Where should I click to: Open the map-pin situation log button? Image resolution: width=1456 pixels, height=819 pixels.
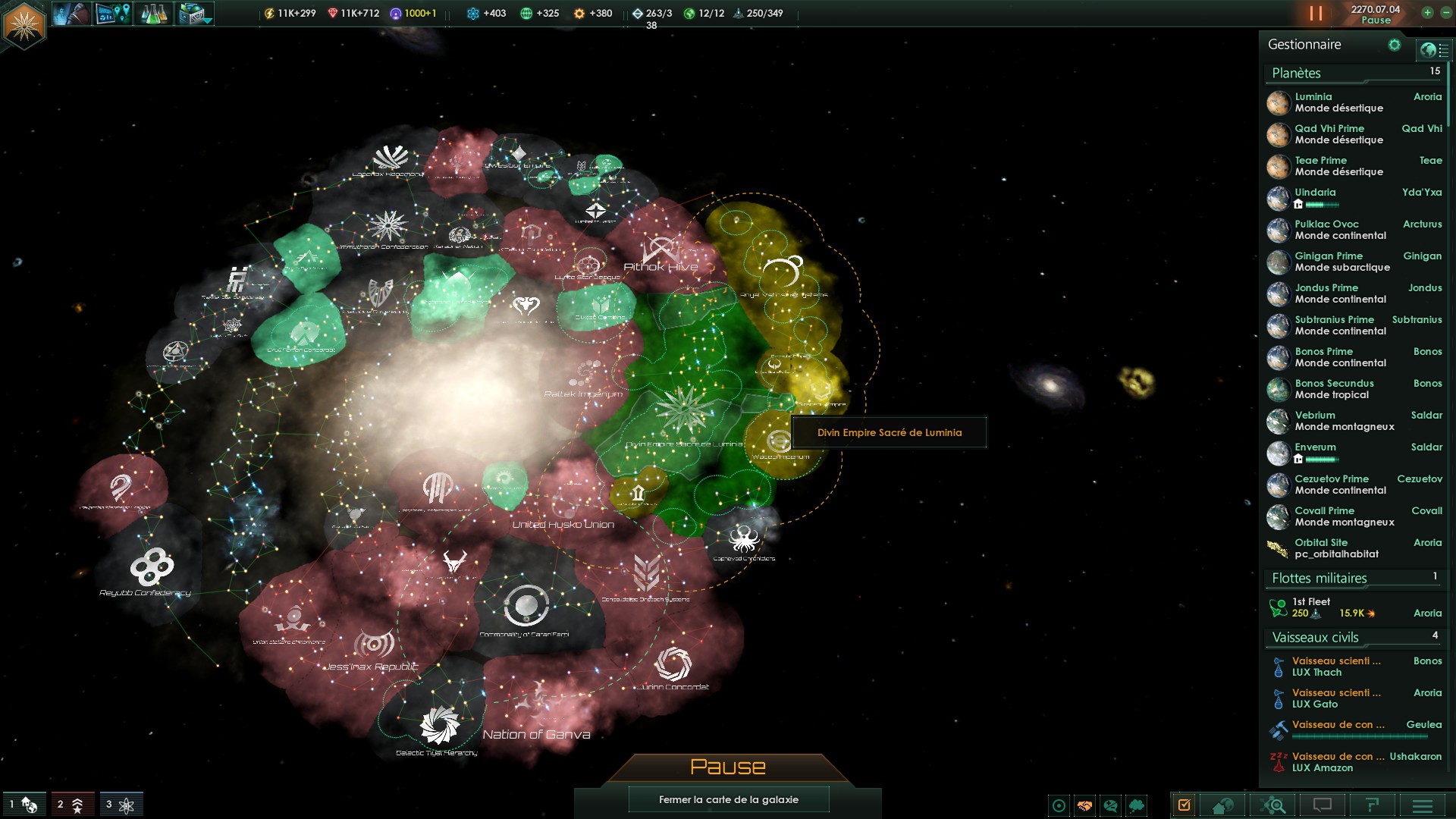113,14
